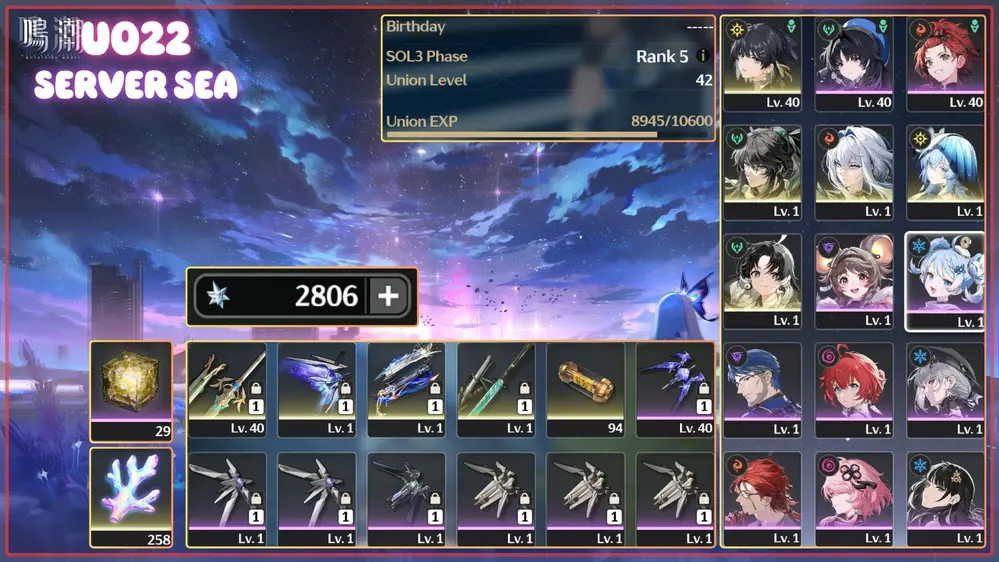Choose the golden sword at Lv. 40
Image resolution: width=999 pixels, height=562 pixels.
pos(227,390)
